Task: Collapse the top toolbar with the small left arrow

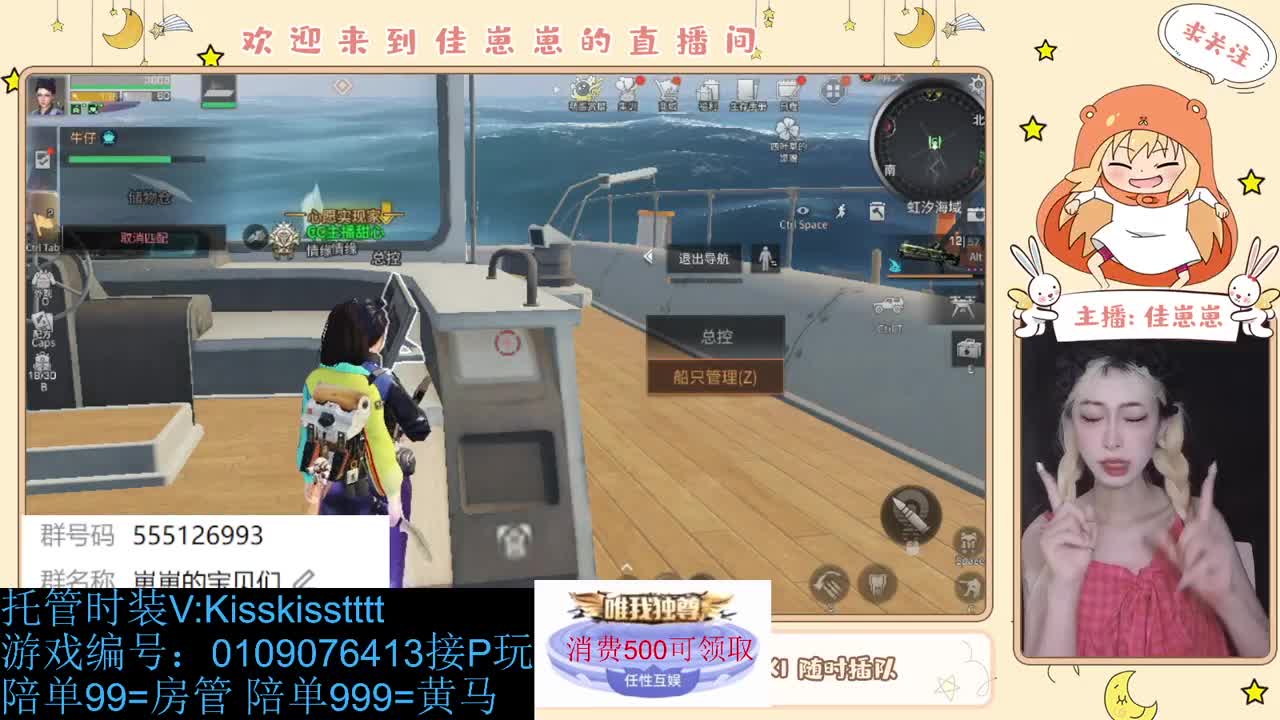Action: 556,90
